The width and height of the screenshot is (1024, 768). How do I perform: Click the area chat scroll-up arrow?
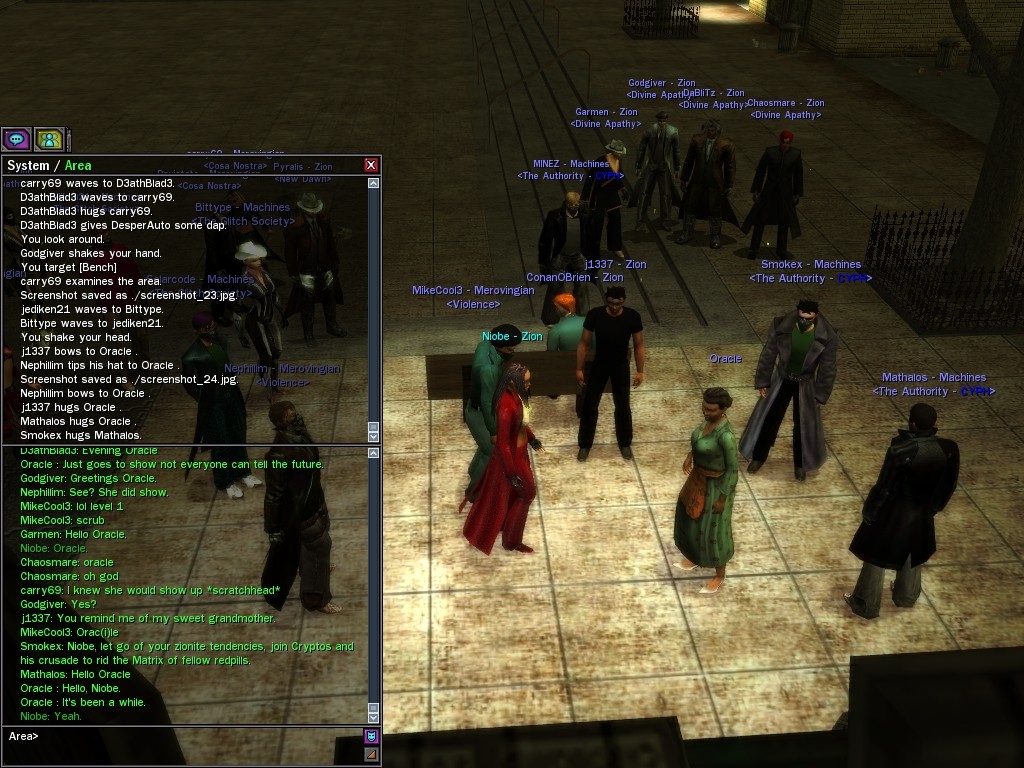point(374,454)
